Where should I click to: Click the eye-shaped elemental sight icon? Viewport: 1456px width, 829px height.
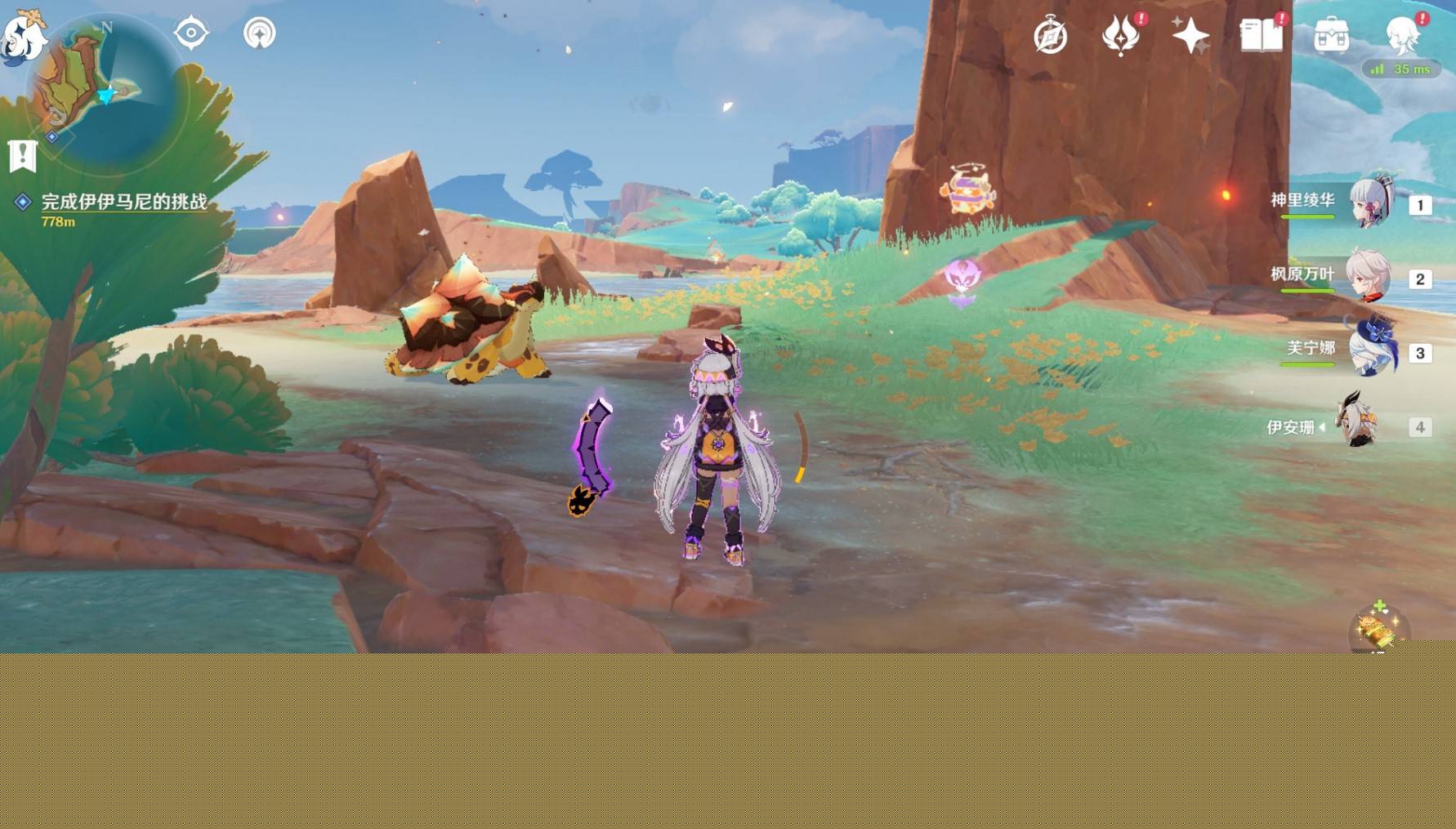click(x=191, y=33)
